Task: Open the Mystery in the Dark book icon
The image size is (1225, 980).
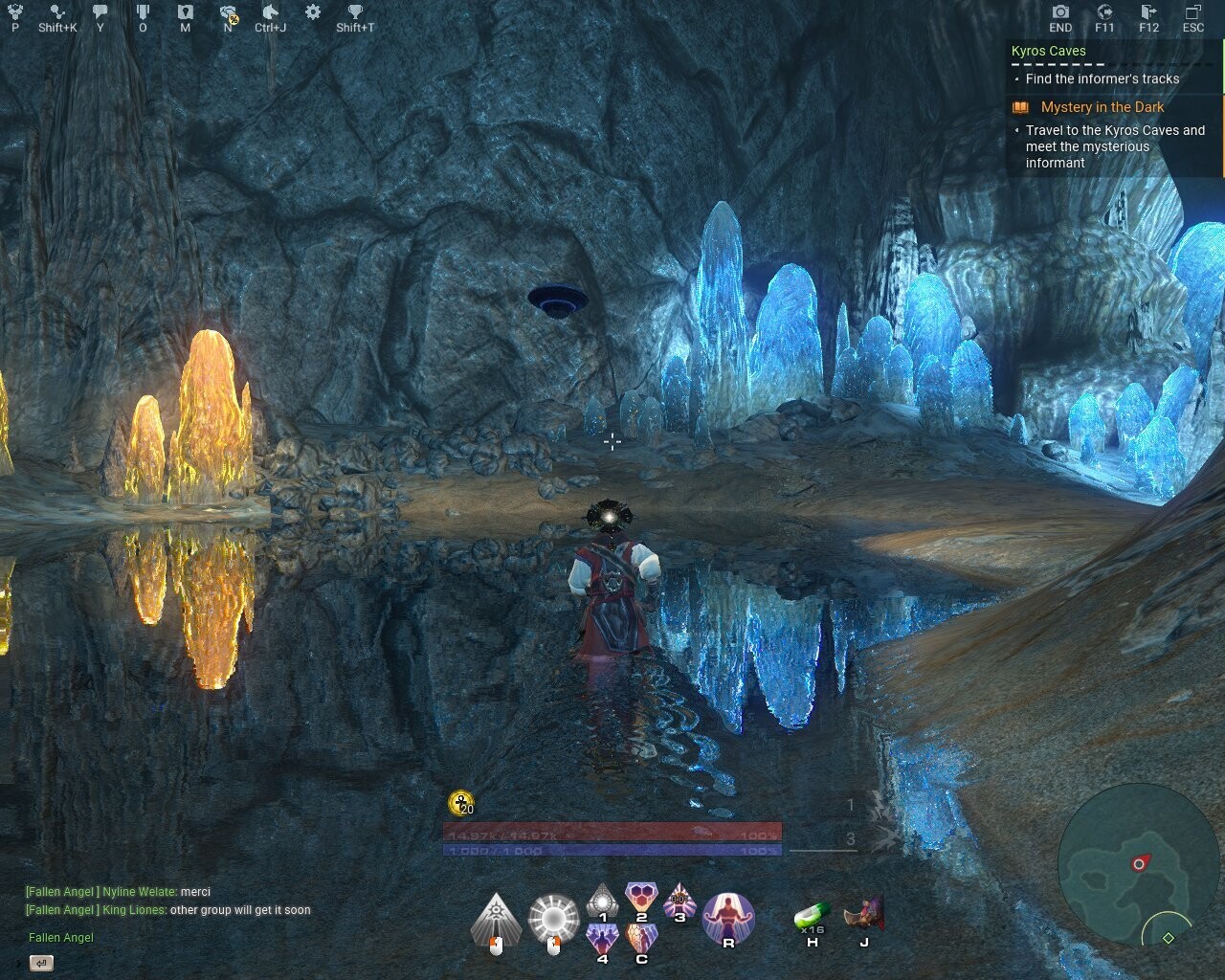Action: pos(1018,107)
